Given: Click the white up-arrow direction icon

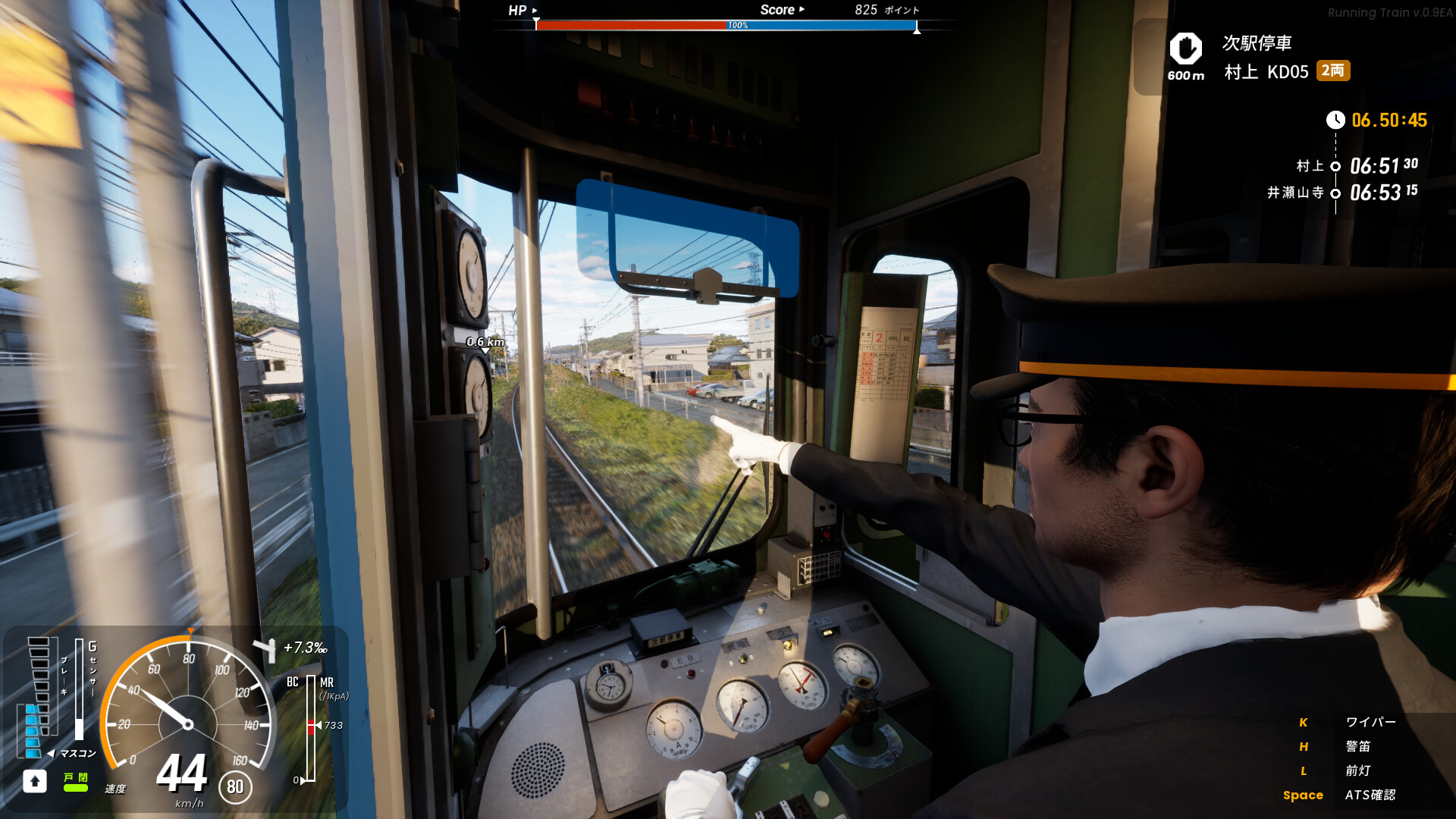Looking at the screenshot, I should [35, 781].
